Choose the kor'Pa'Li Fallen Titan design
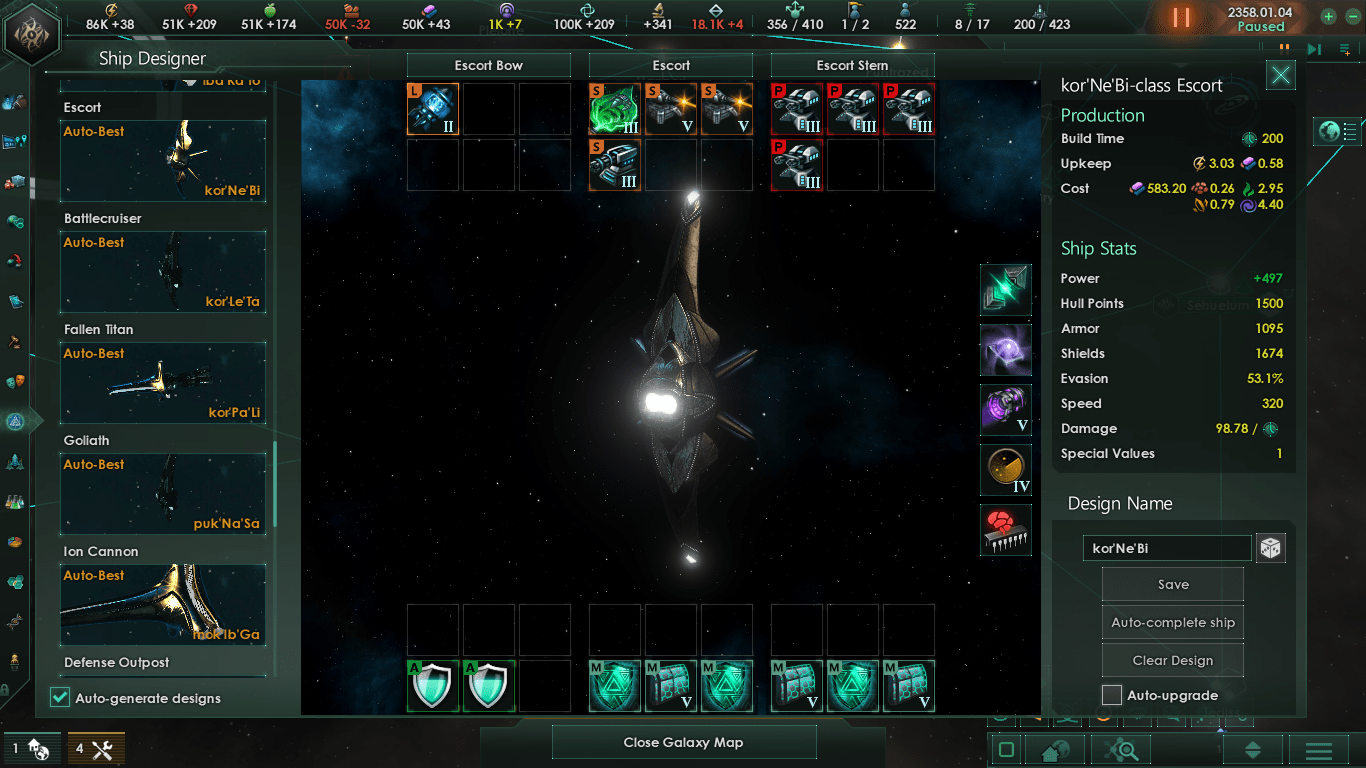The height and width of the screenshot is (768, 1366). click(x=164, y=382)
